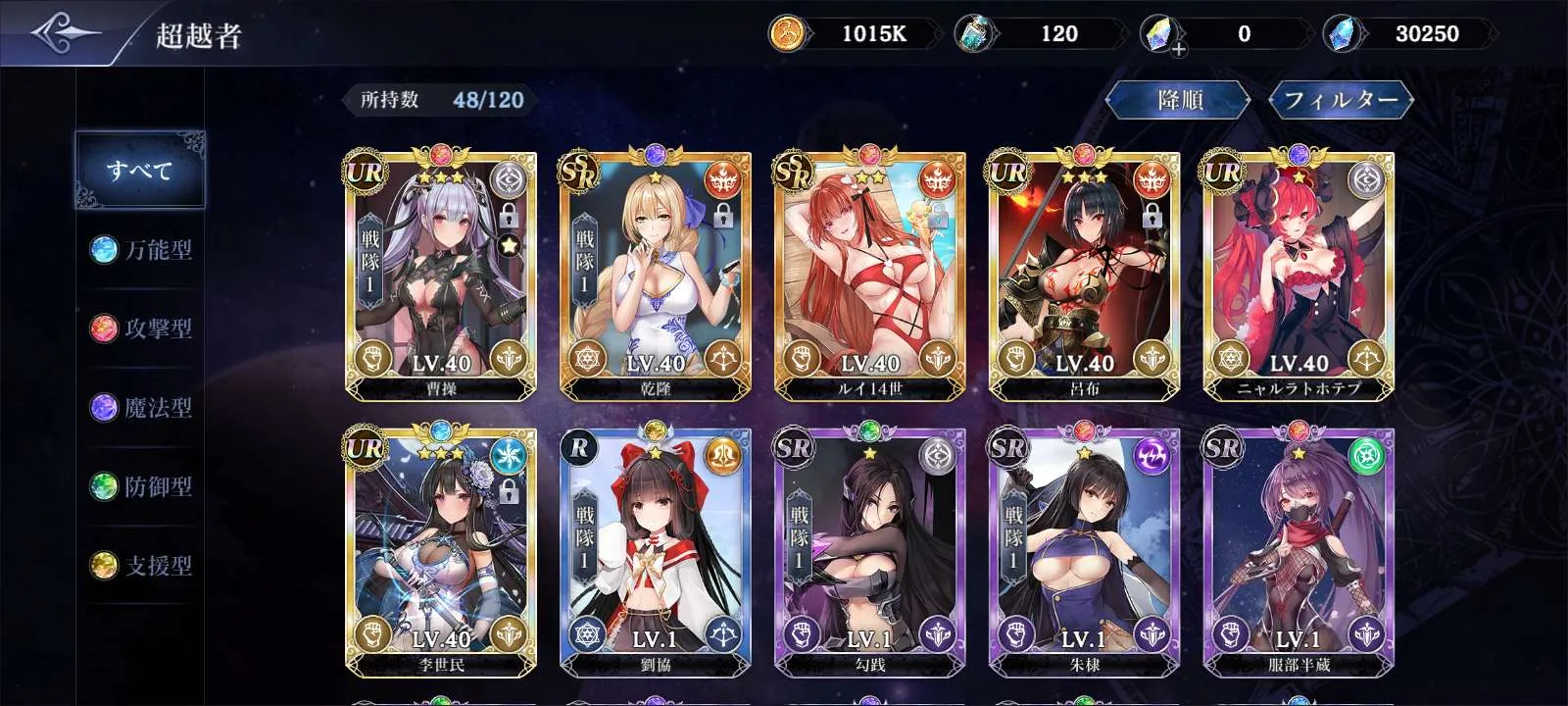The width and height of the screenshot is (1568, 706).
Task: Add crystals with the plus icon
Action: (x=1177, y=48)
